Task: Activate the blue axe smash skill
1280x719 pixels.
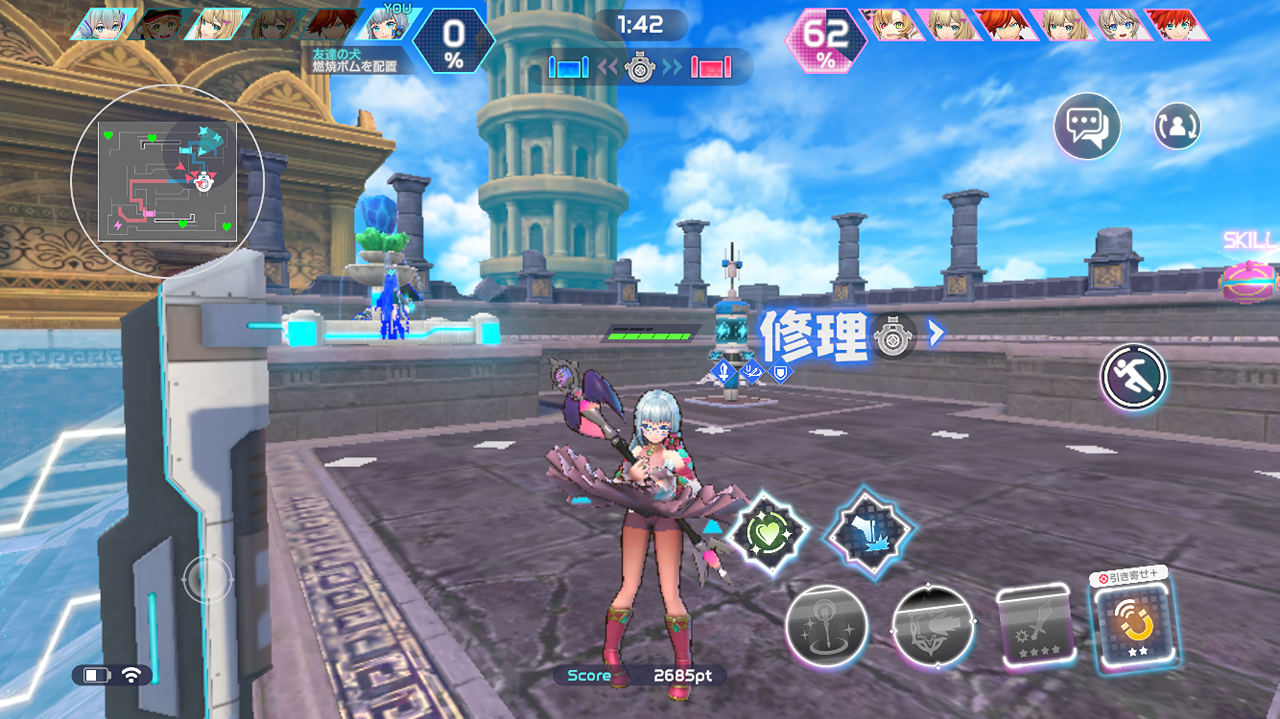Action: (869, 533)
